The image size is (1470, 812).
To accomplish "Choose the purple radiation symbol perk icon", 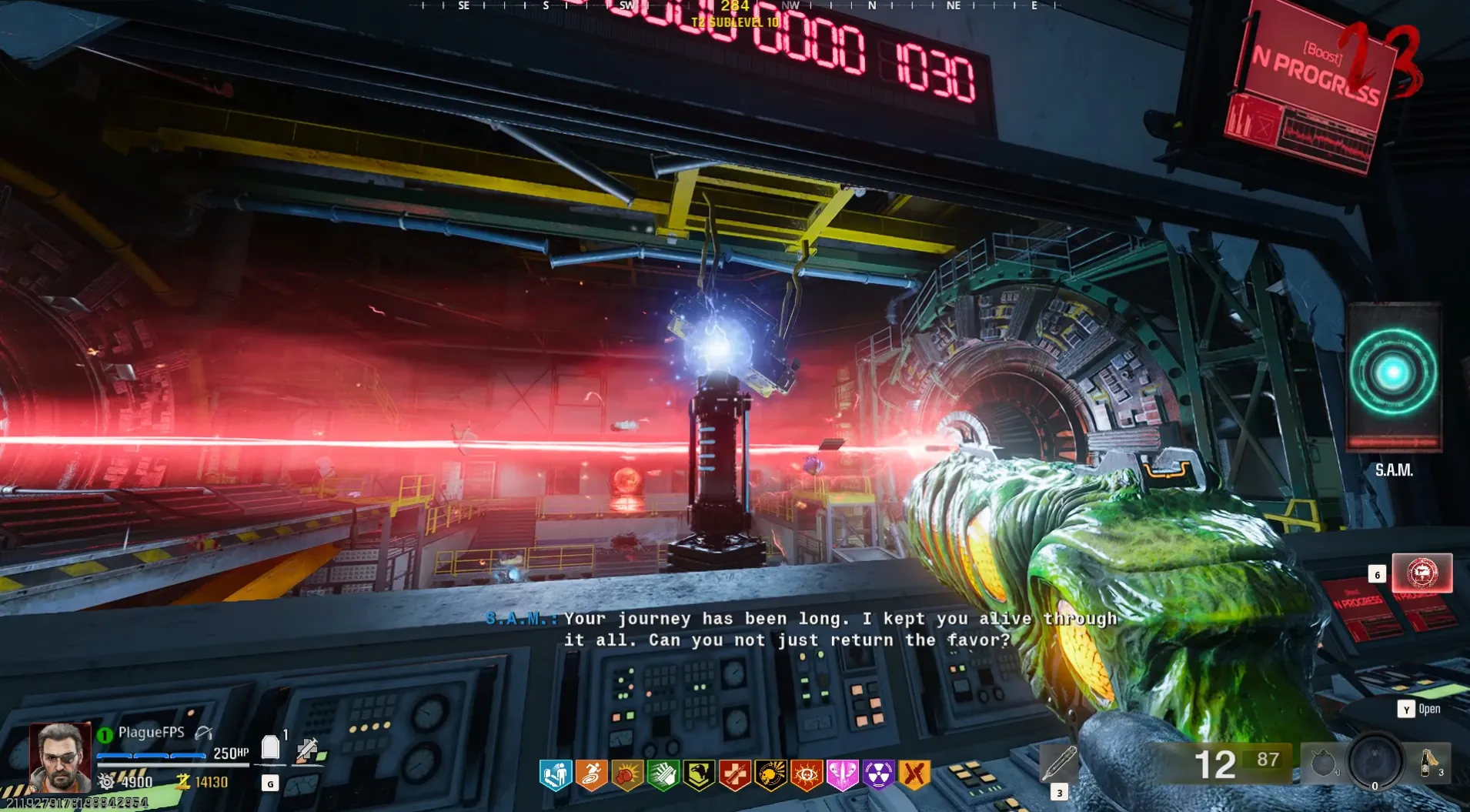I will [878, 775].
